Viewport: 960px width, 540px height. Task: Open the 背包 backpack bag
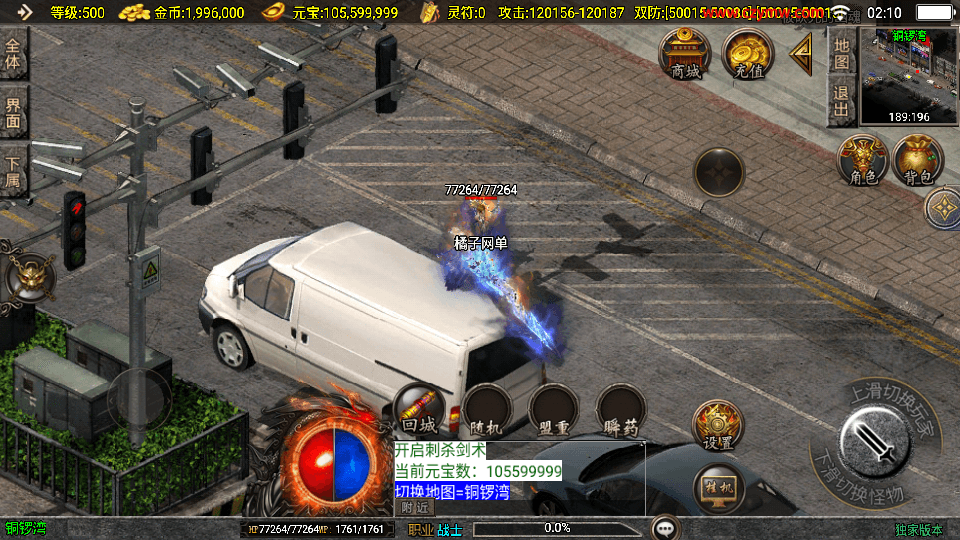[918, 160]
